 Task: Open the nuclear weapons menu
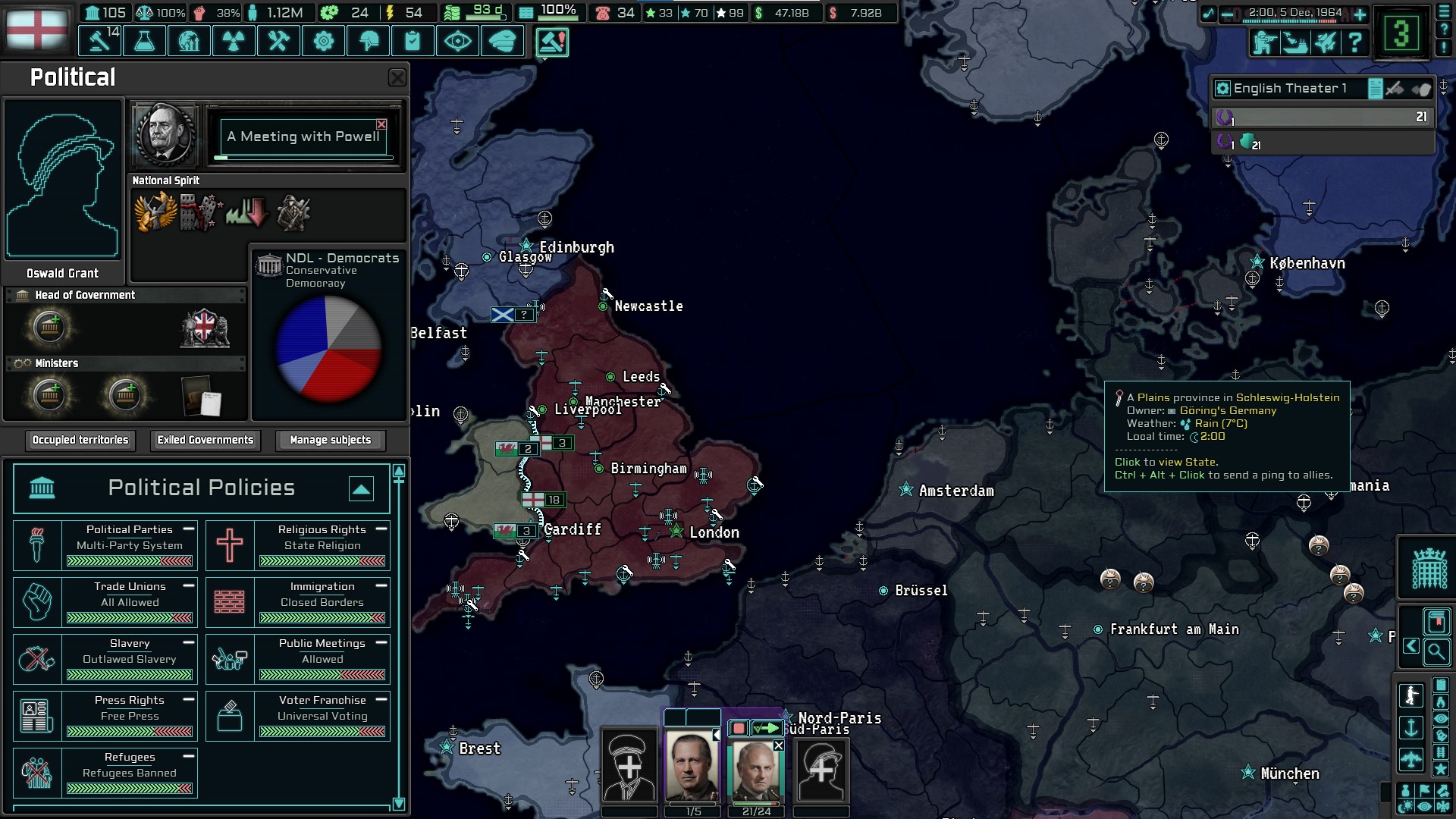pos(234,41)
